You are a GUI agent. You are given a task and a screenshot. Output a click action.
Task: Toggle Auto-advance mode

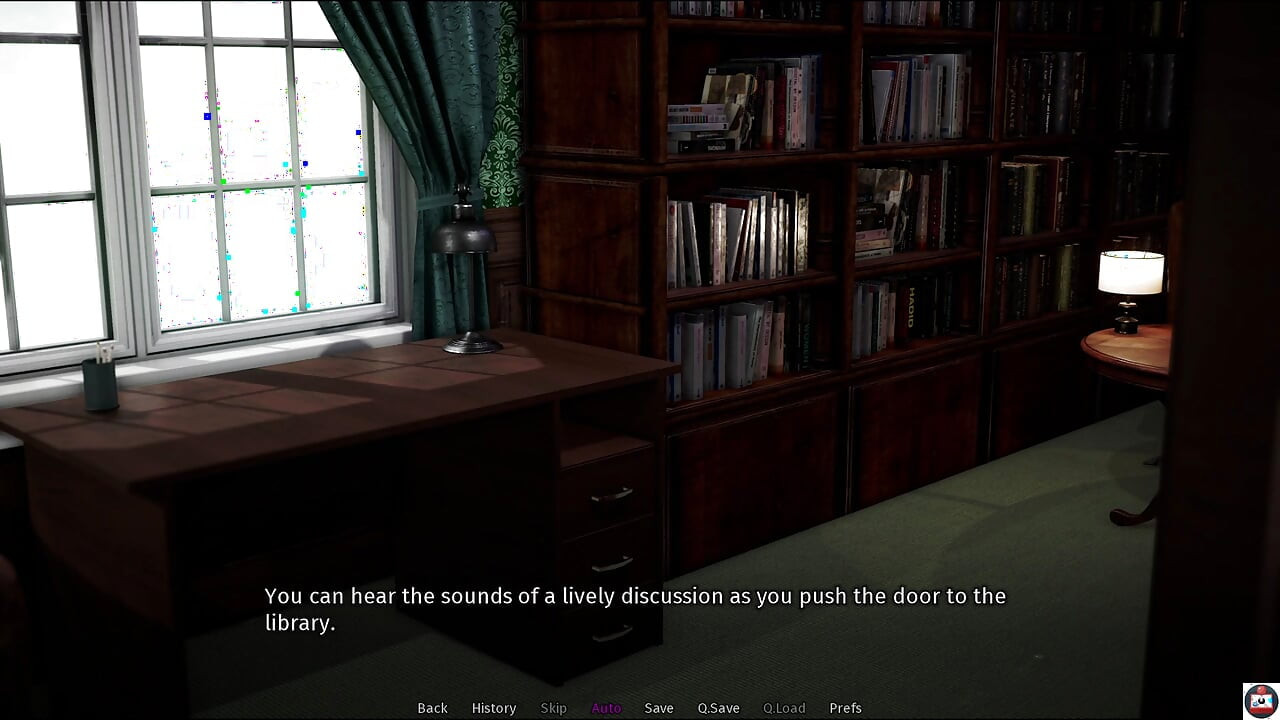pyautogui.click(x=606, y=708)
